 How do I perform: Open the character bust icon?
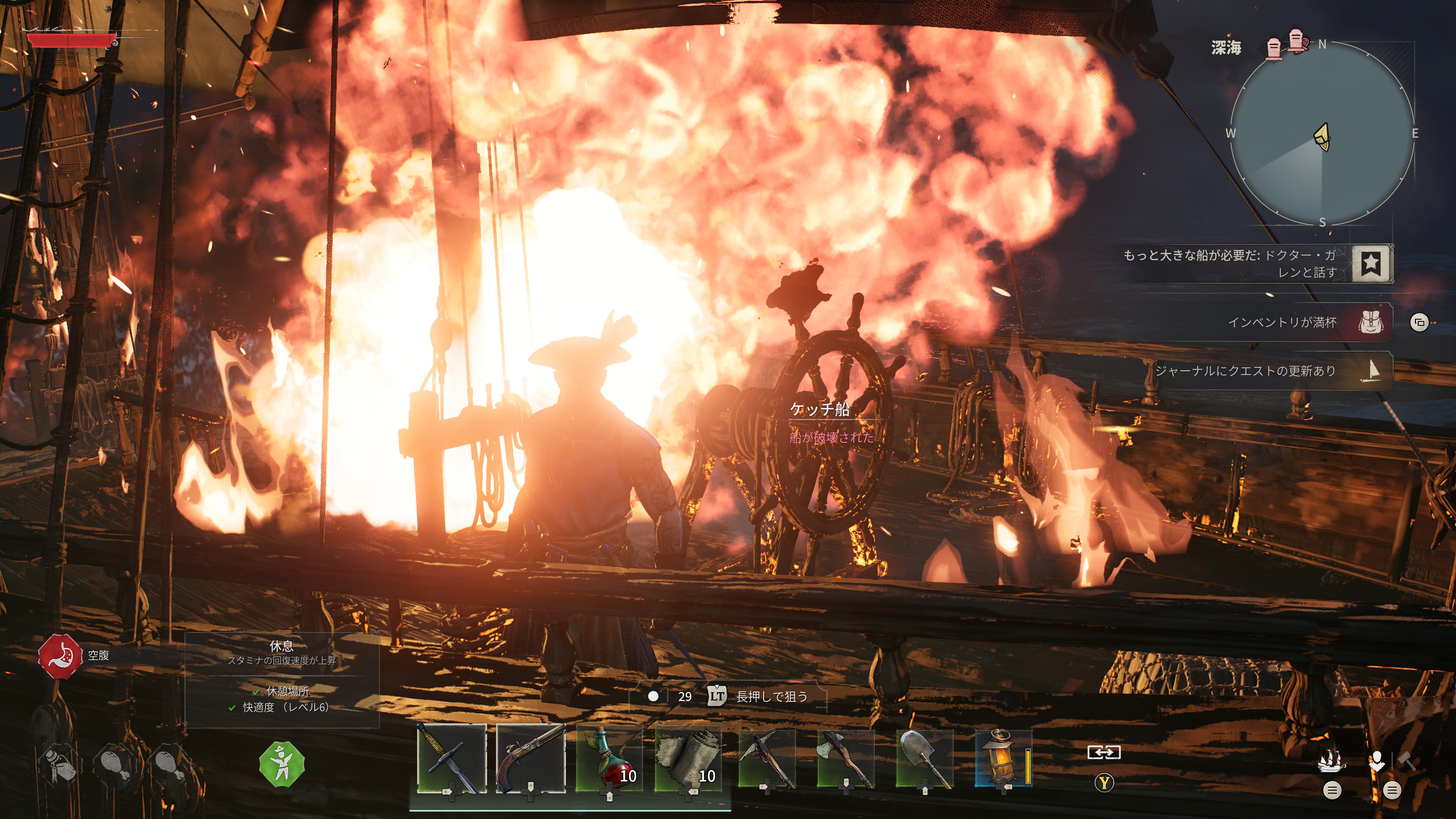(x=1377, y=761)
